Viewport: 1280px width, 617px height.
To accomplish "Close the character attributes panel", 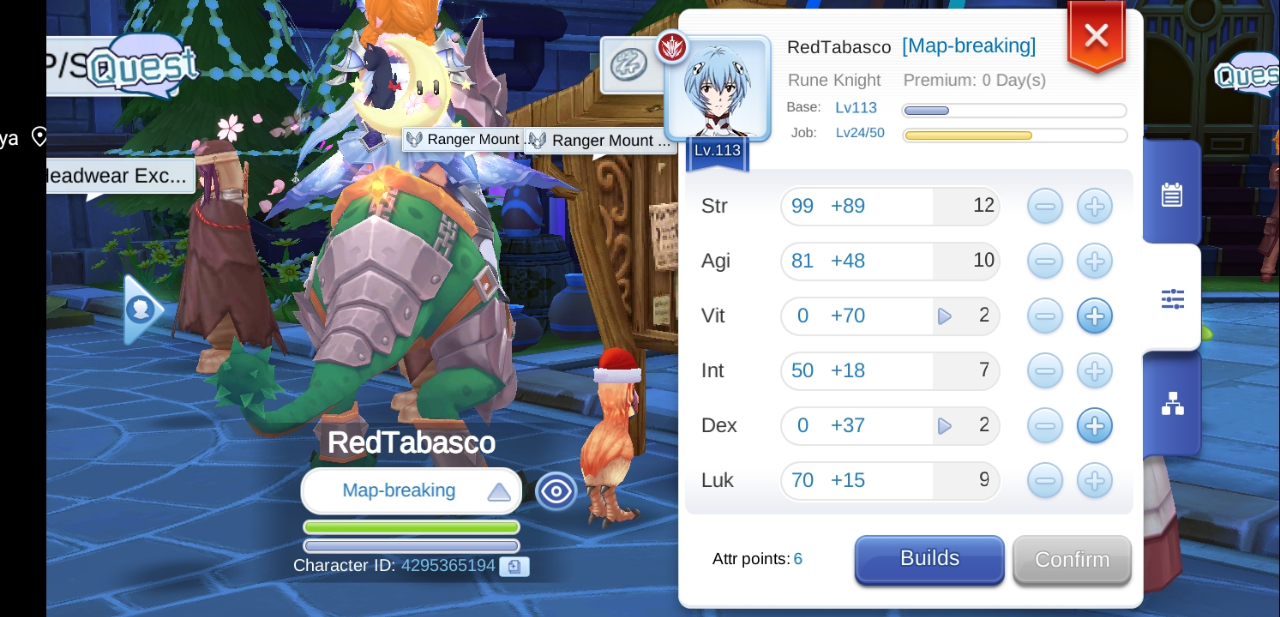I will click(1096, 37).
